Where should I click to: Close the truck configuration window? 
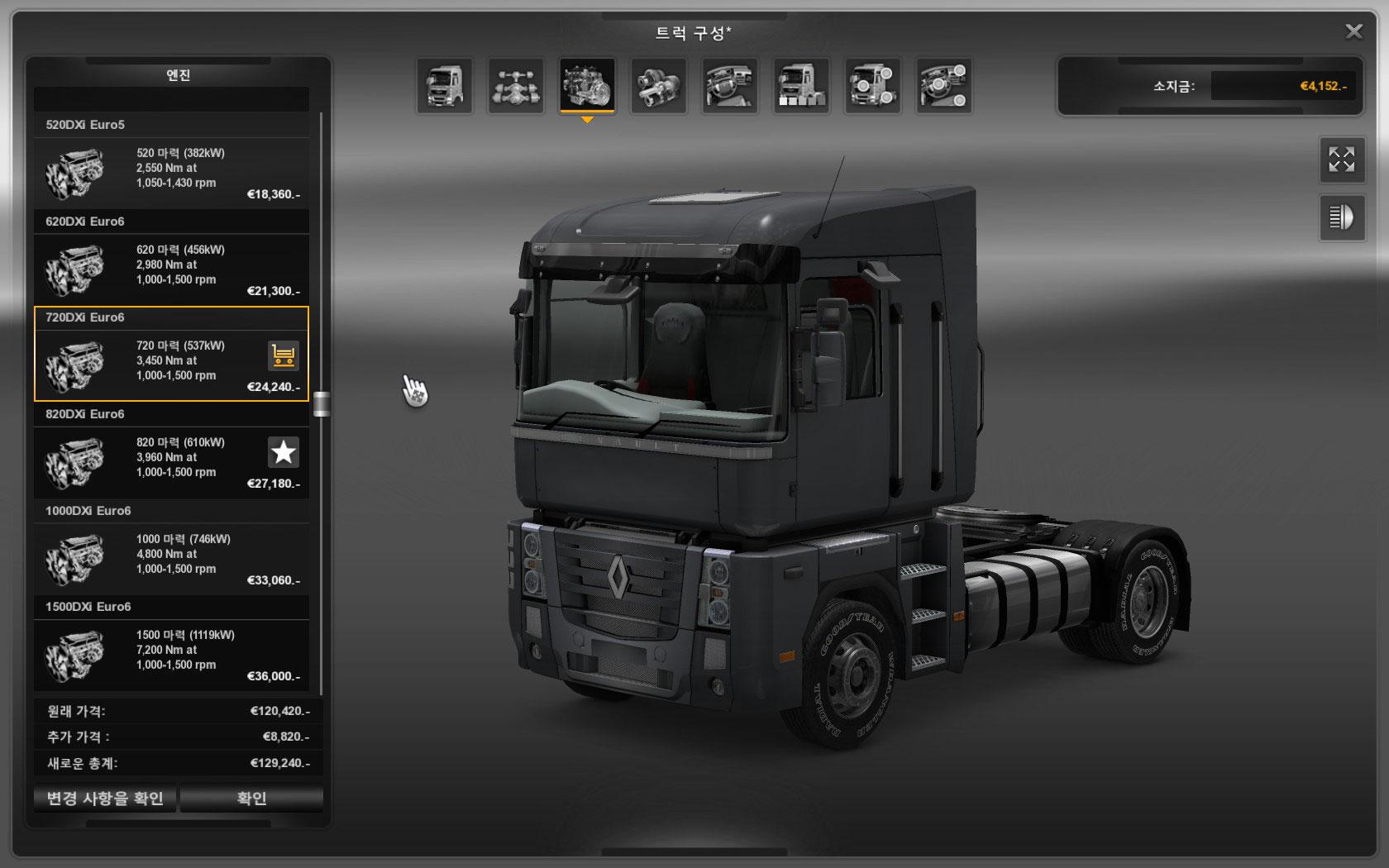(x=1353, y=31)
